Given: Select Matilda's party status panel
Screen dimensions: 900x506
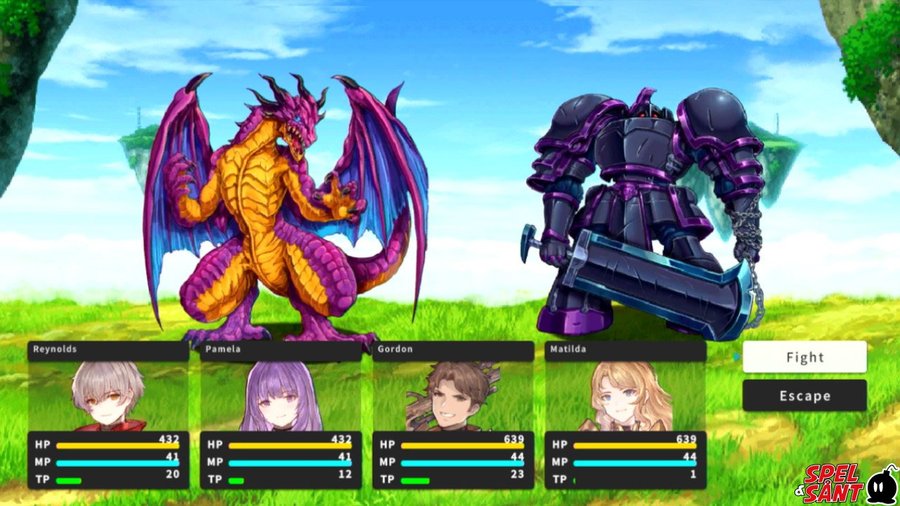Looking at the screenshot, I should coord(625,415).
